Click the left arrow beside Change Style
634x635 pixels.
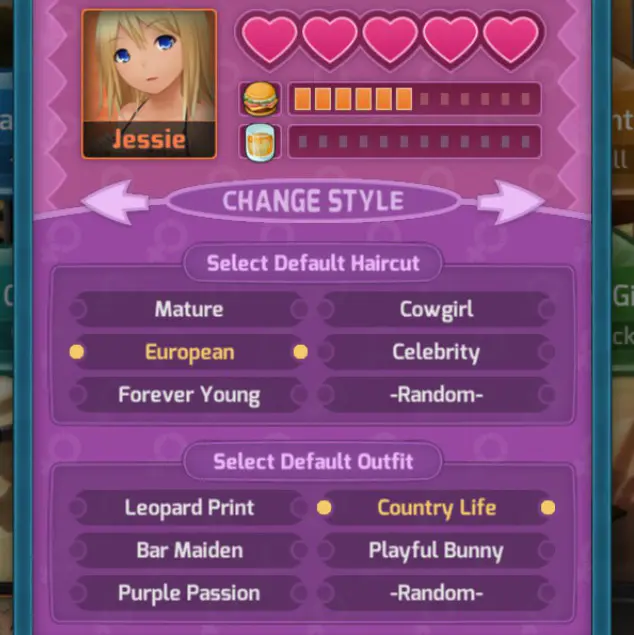coord(117,201)
